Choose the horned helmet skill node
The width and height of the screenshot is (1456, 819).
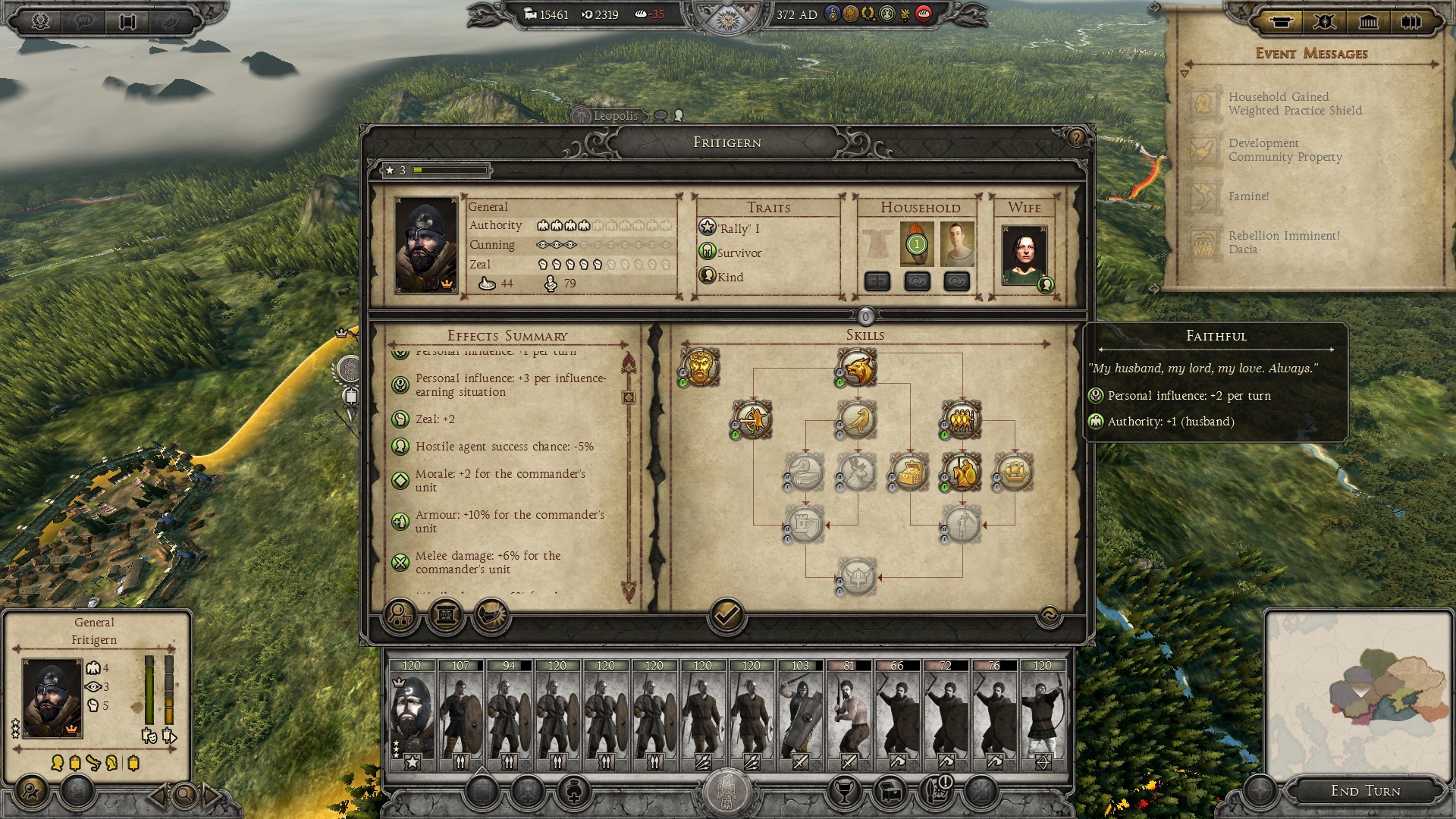click(857, 576)
